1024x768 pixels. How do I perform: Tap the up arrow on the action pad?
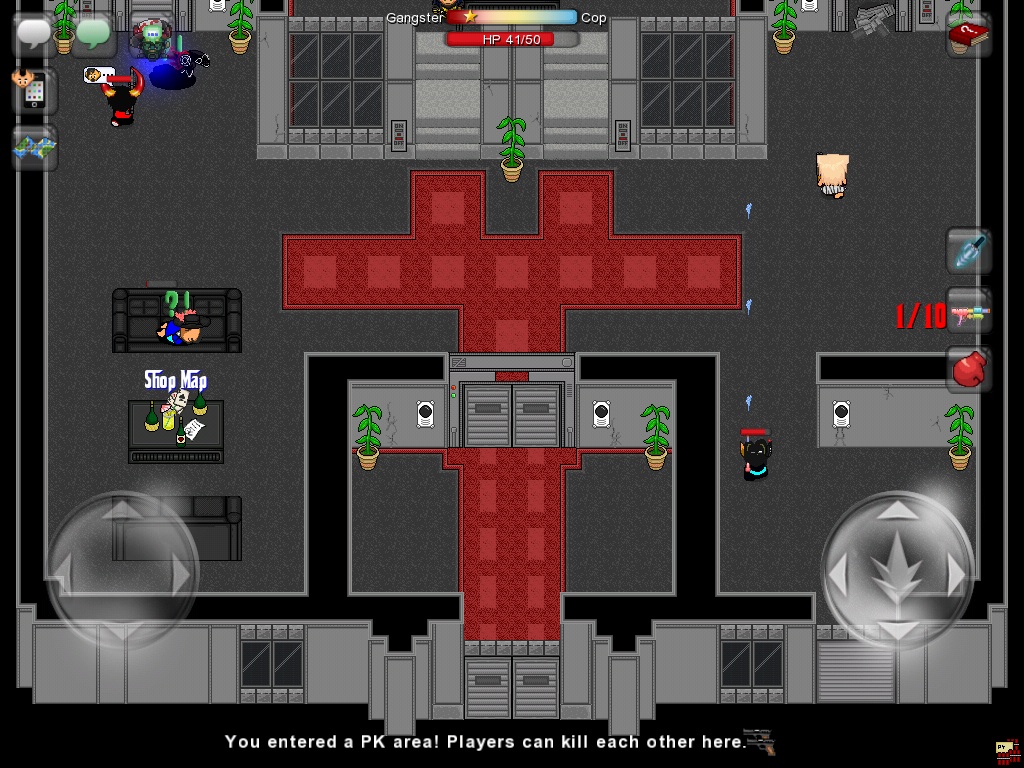pyautogui.click(x=897, y=513)
